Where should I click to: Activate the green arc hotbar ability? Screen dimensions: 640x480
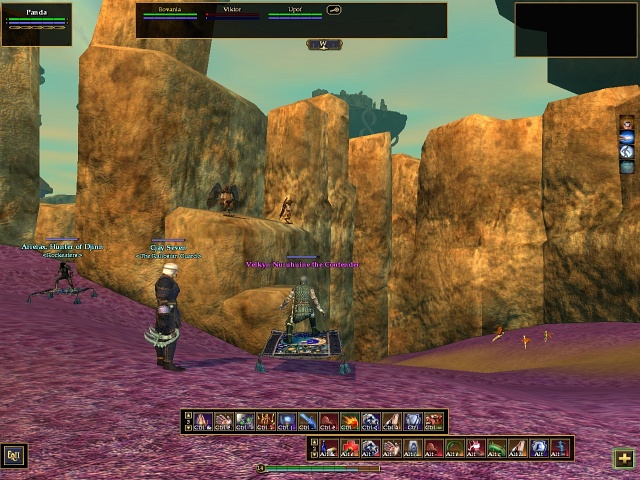(x=453, y=447)
